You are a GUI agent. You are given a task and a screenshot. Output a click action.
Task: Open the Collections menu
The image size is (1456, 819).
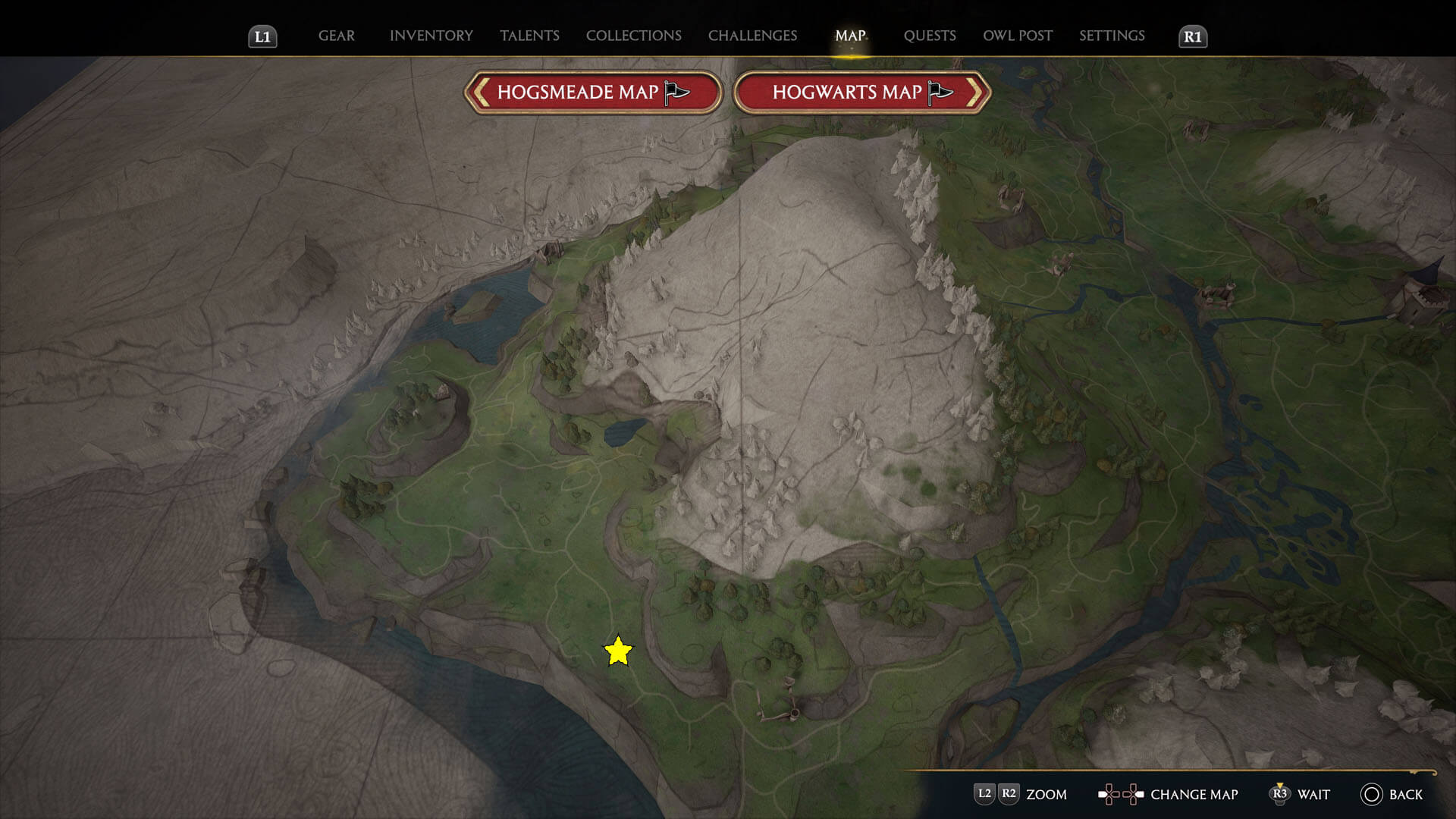click(633, 36)
